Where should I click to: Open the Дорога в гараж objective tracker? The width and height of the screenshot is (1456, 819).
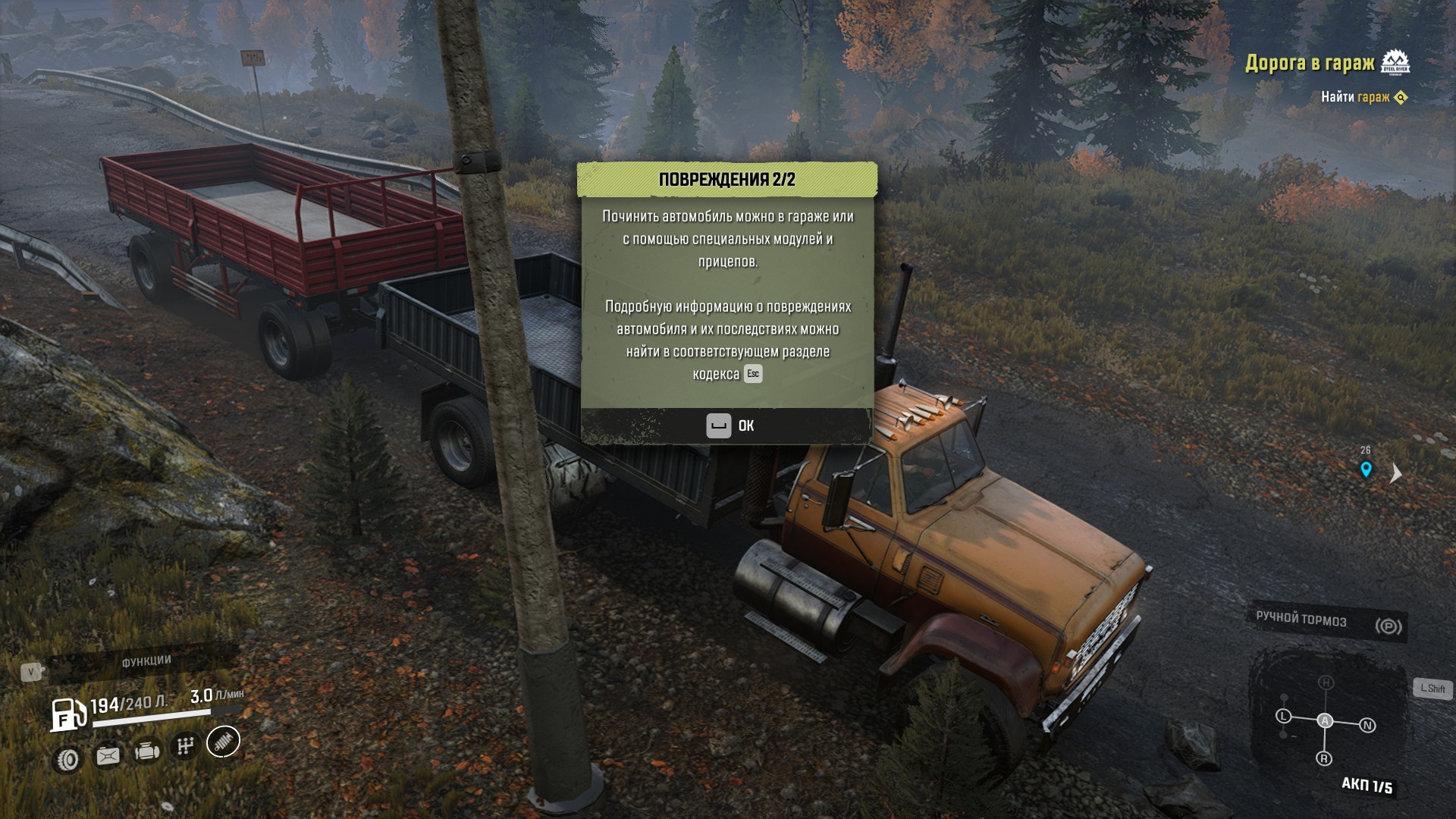coord(1310,63)
